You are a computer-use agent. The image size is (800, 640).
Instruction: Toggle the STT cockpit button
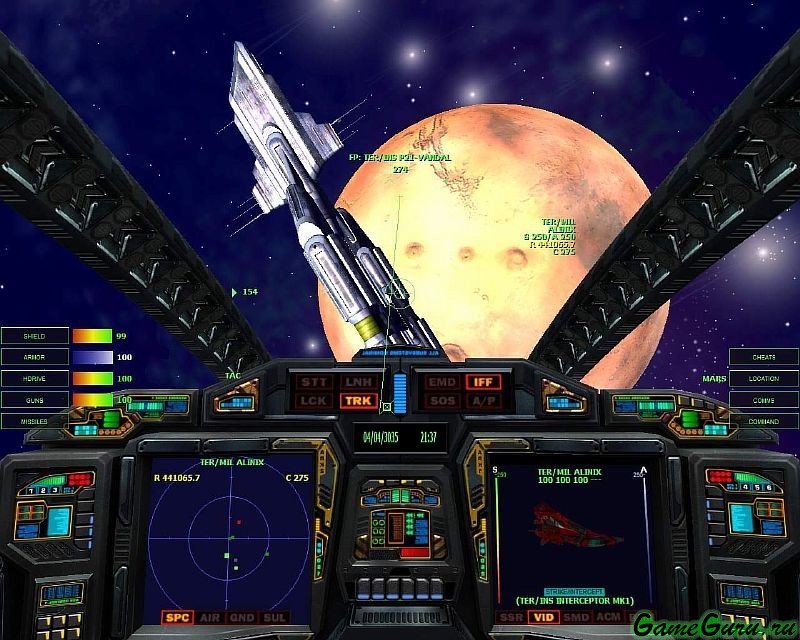coord(314,382)
